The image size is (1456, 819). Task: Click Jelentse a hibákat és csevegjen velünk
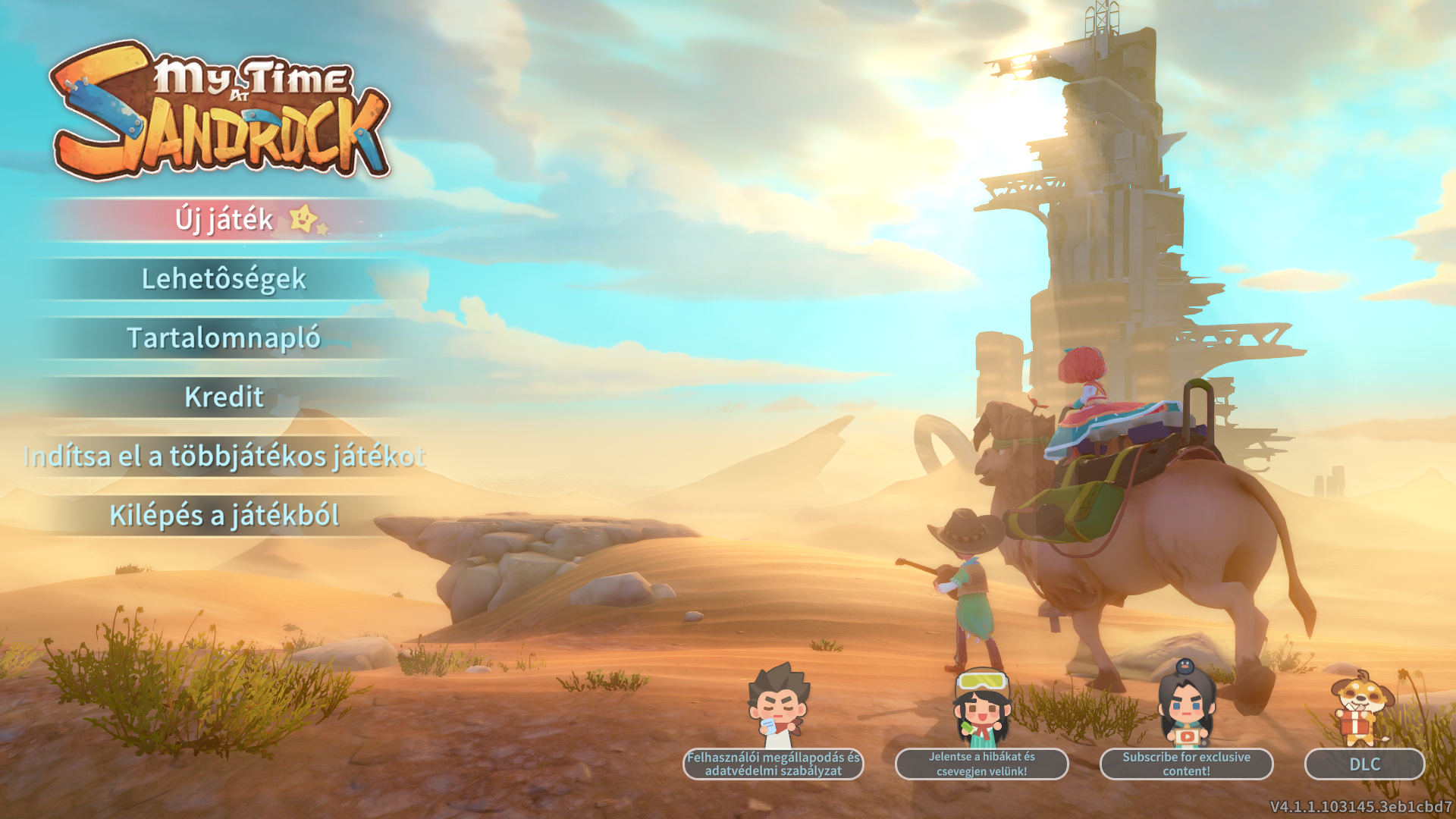981,764
